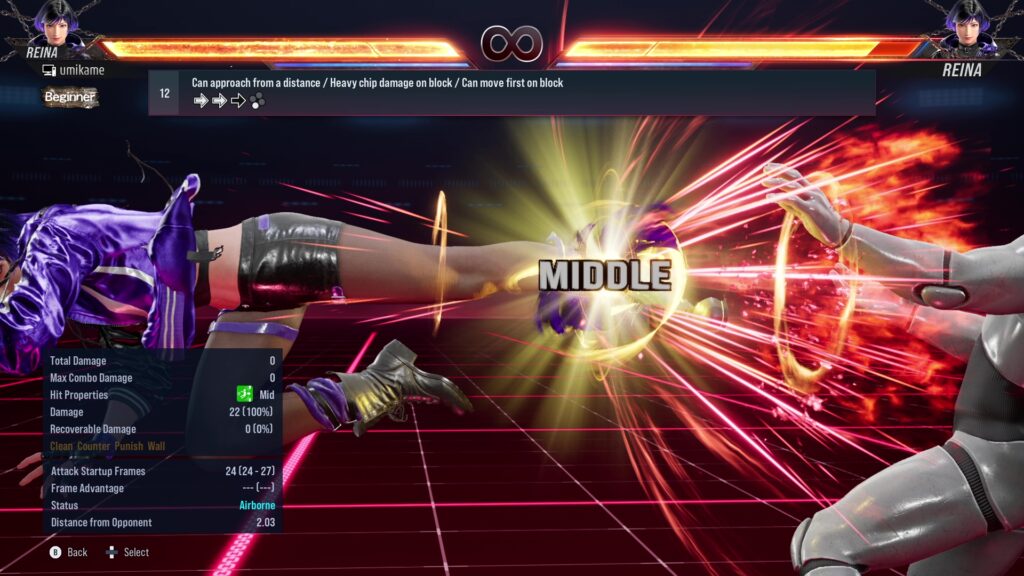Viewport: 1024px width, 576px height.
Task: Select move entry 12 in the move list
Action: point(510,92)
